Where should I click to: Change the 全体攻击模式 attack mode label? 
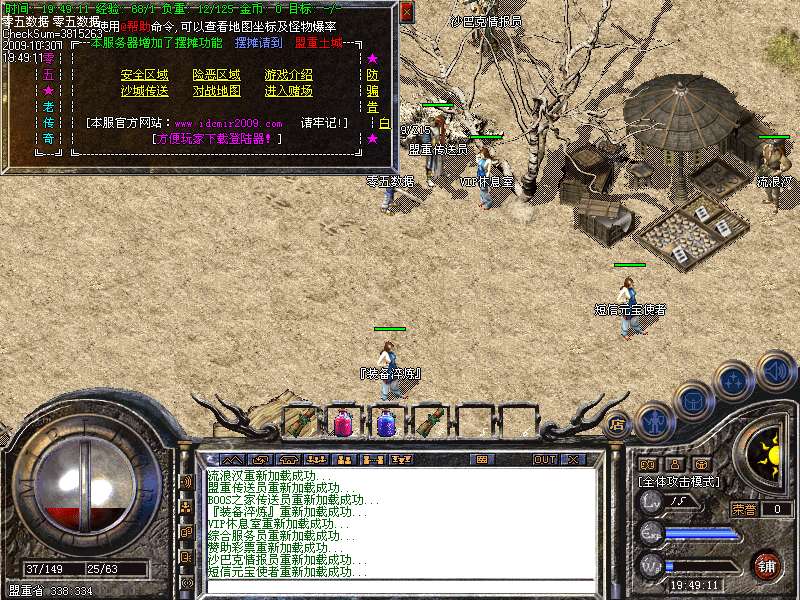pyautogui.click(x=682, y=481)
